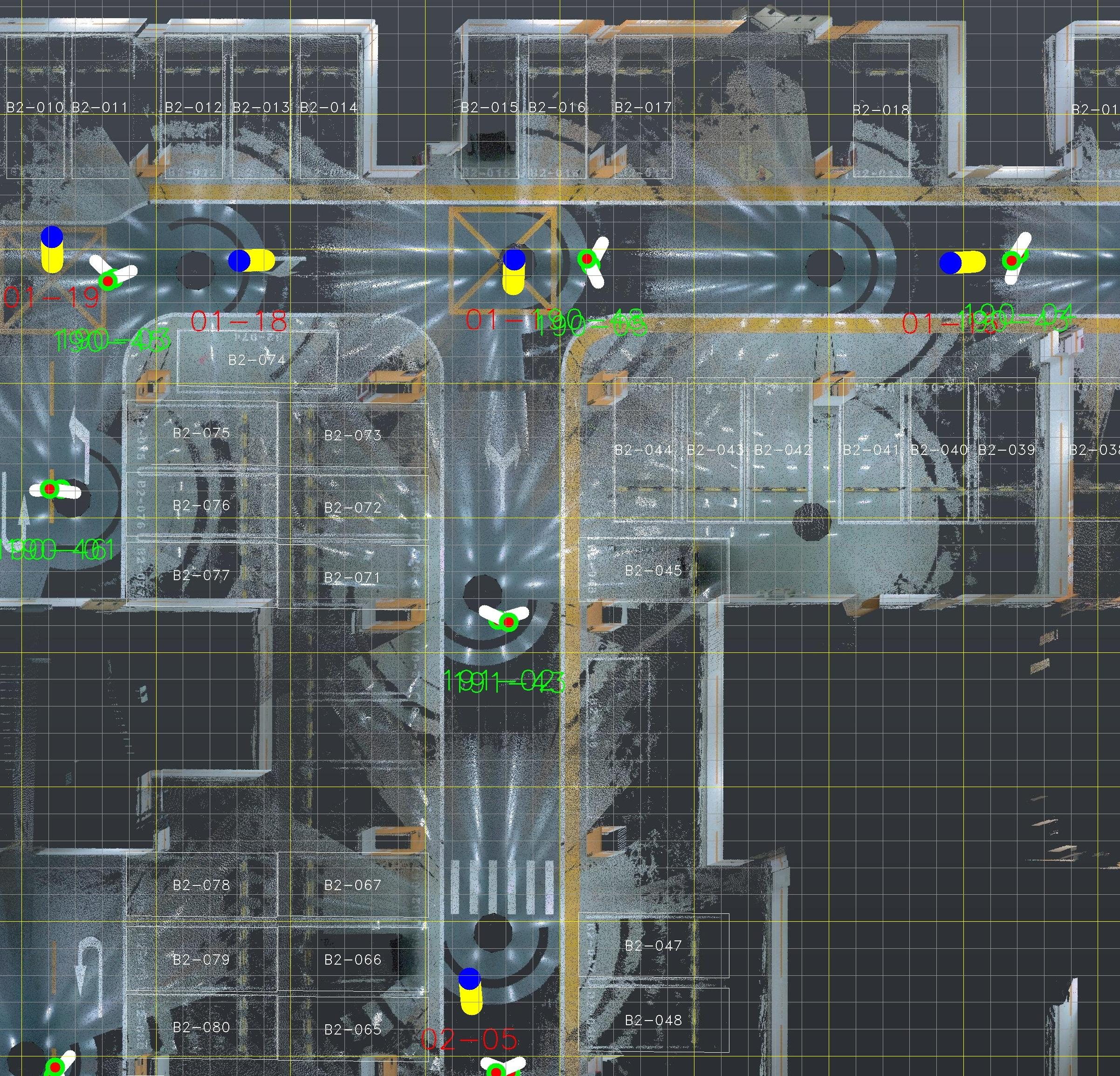Viewport: 1120px width, 1076px height.
Task: Choose parking space B2-078
Action: 201,885
